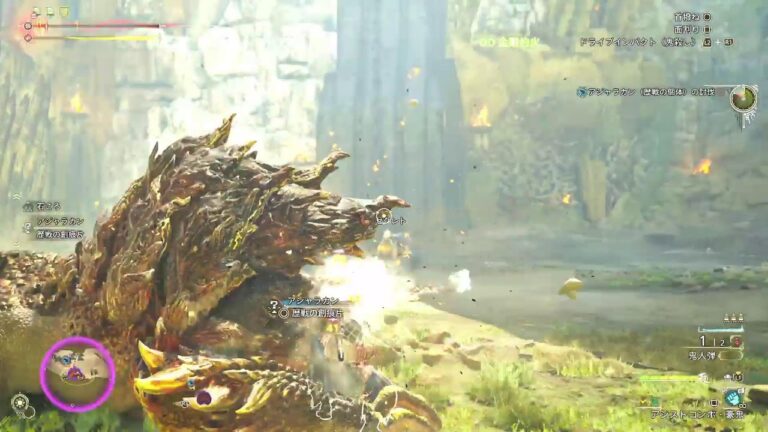The height and width of the screenshot is (432, 768).
Task: Activate the blue fist Assist Combo icon
Action: (x=734, y=398)
